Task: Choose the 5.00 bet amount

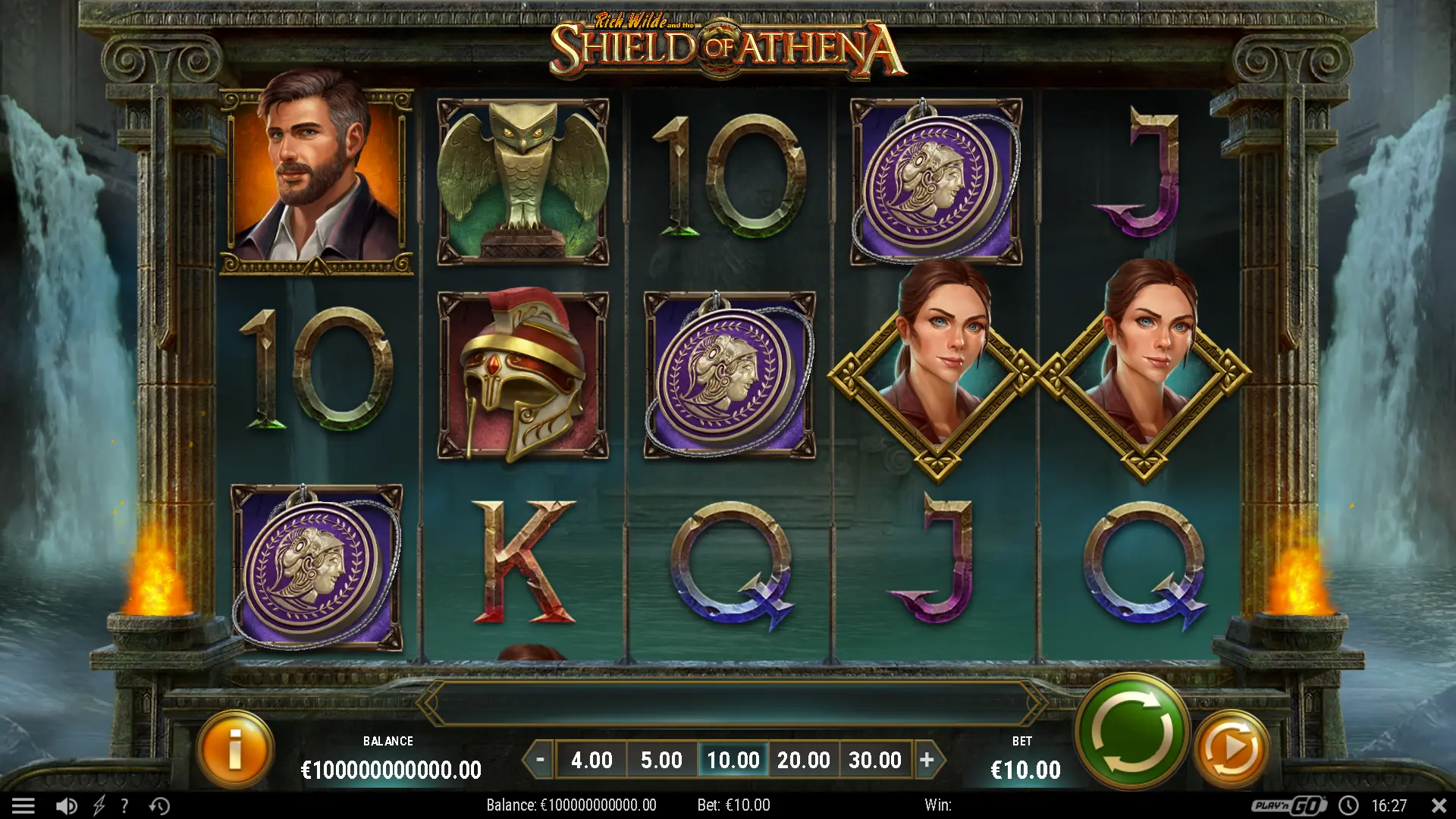Action: (x=661, y=759)
